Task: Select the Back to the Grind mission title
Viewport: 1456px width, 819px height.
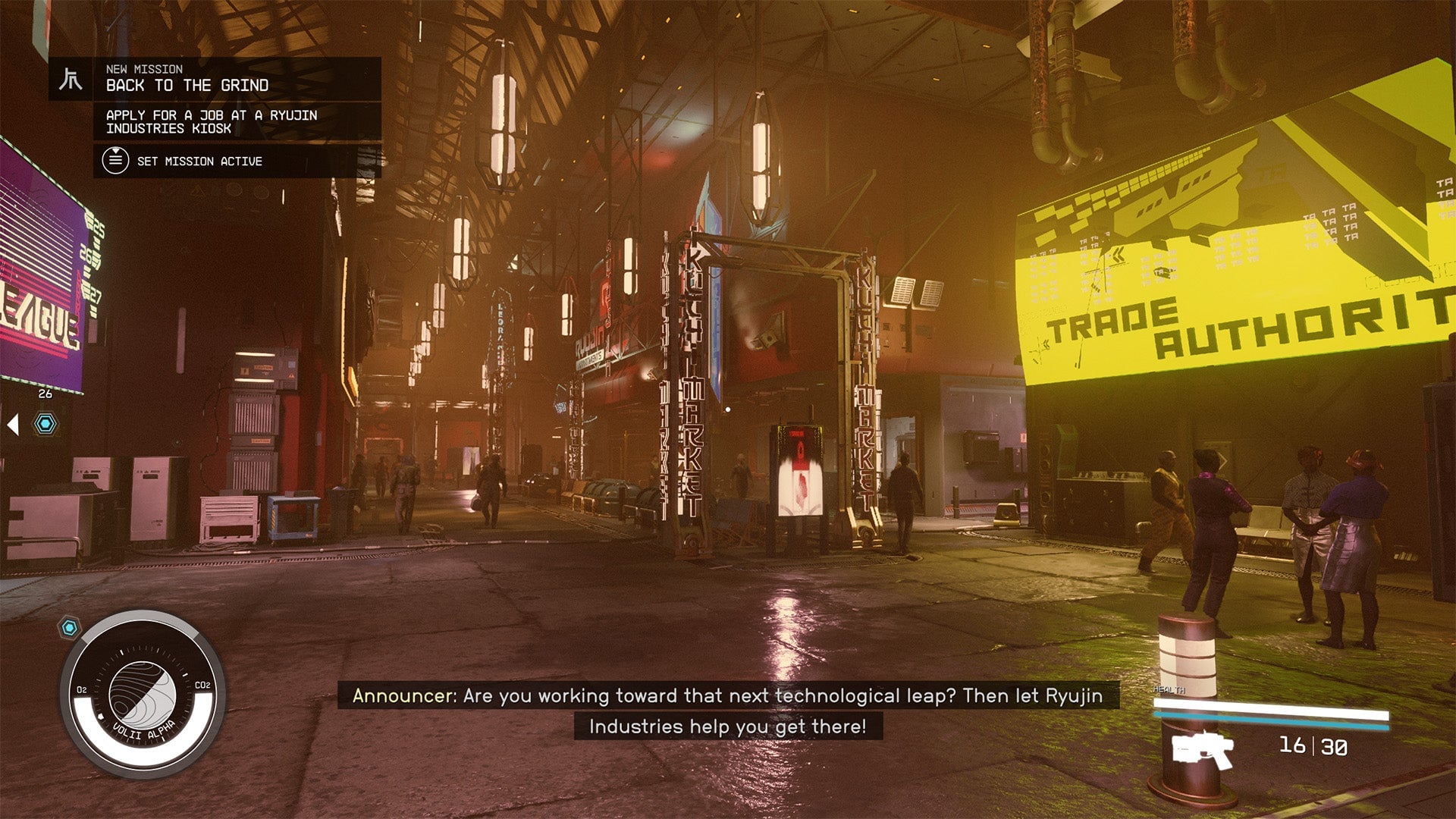Action: (187, 86)
